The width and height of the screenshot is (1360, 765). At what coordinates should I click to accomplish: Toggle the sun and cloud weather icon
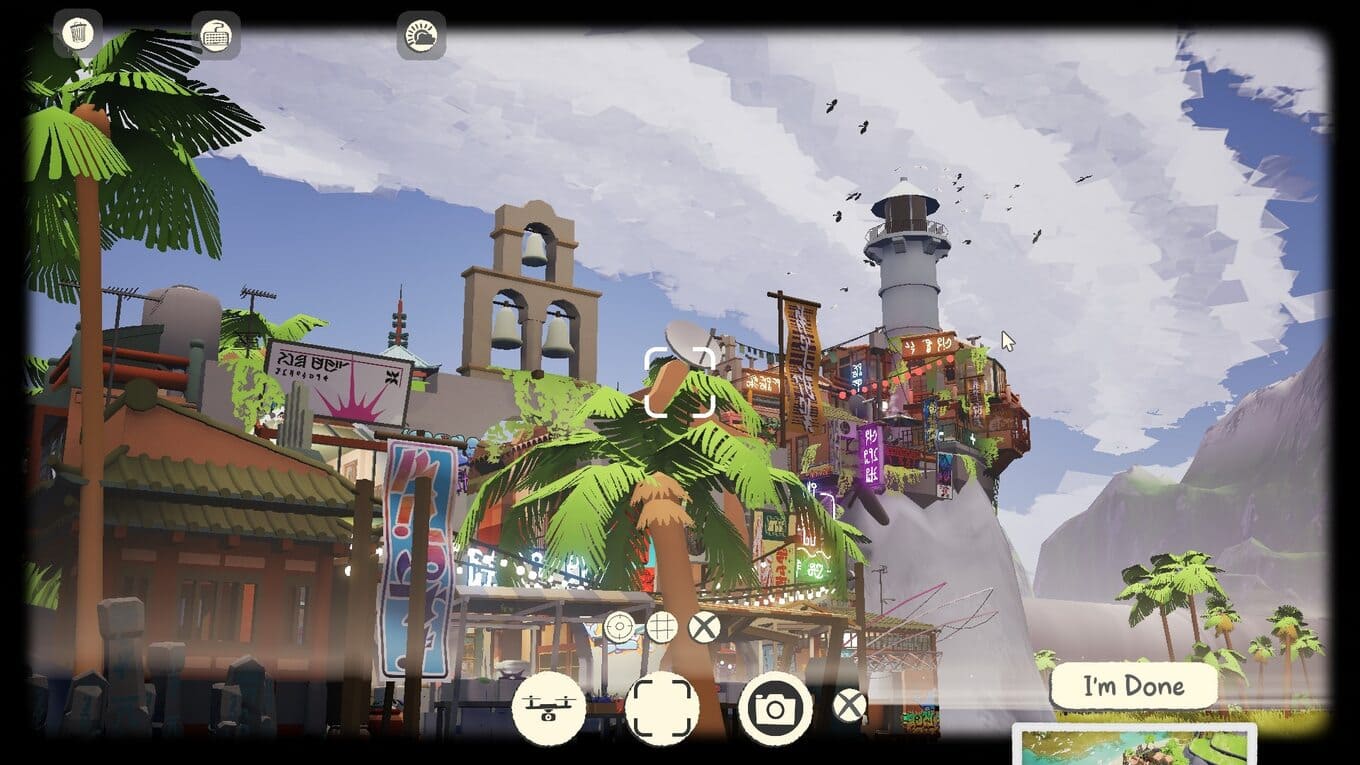click(421, 36)
